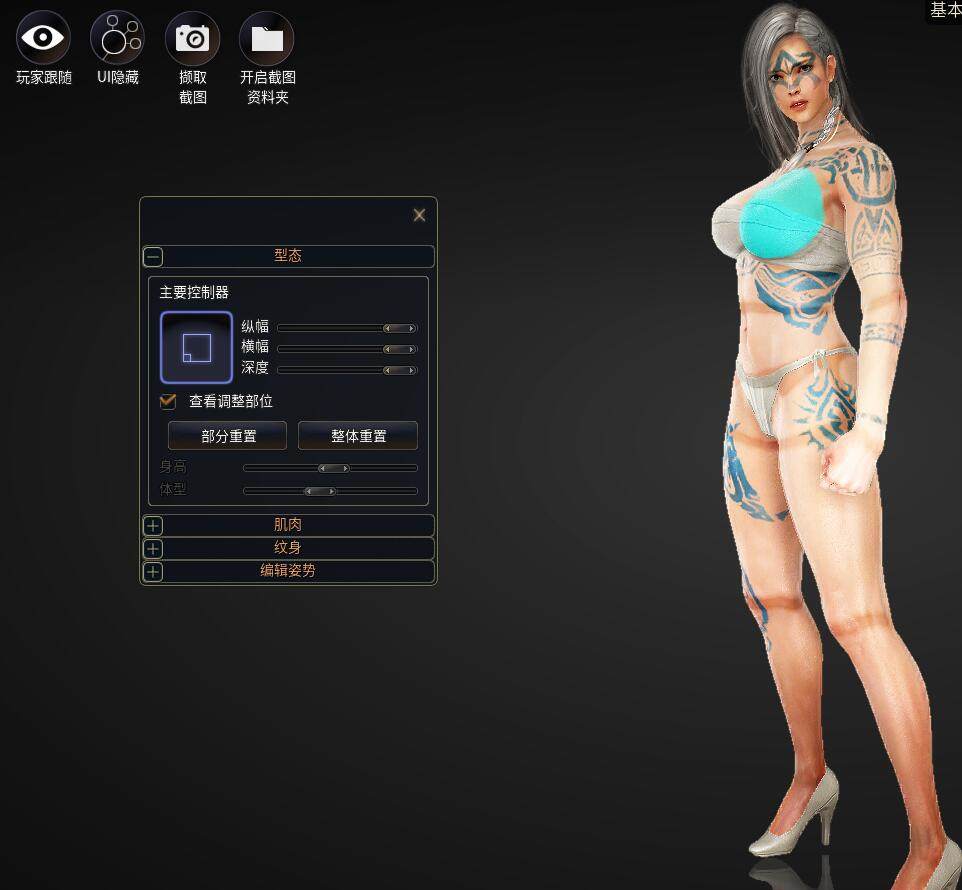Click the 身高 height slider
962x890 pixels.
pos(334,468)
